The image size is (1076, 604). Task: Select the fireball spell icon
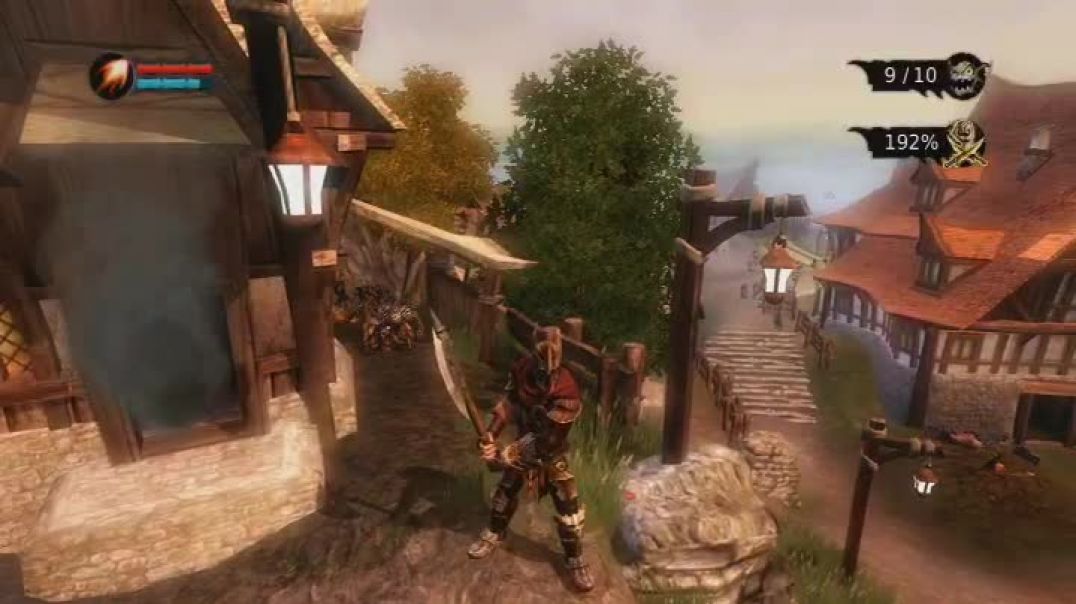click(x=111, y=76)
